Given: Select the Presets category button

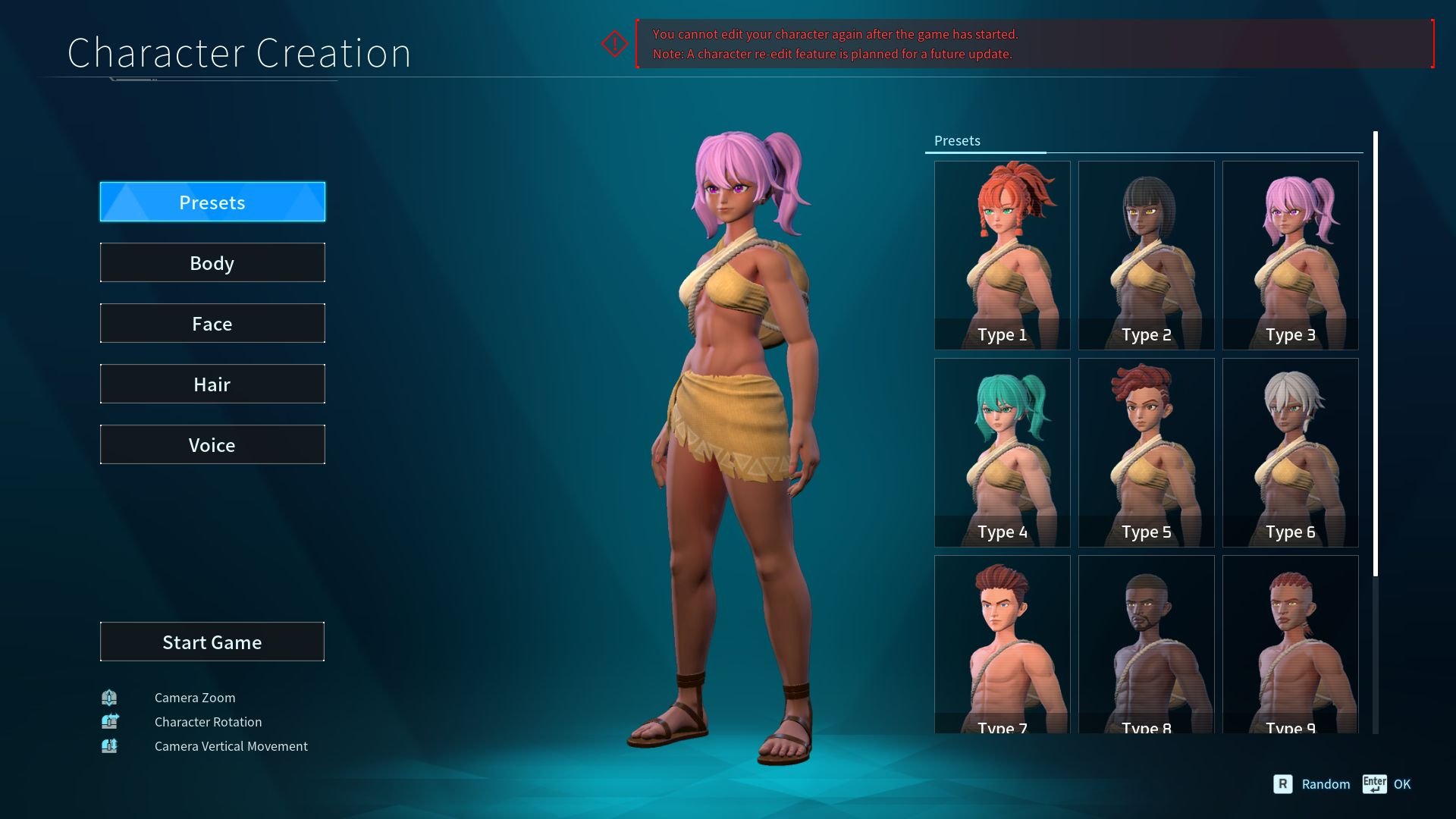Looking at the screenshot, I should coord(212,202).
